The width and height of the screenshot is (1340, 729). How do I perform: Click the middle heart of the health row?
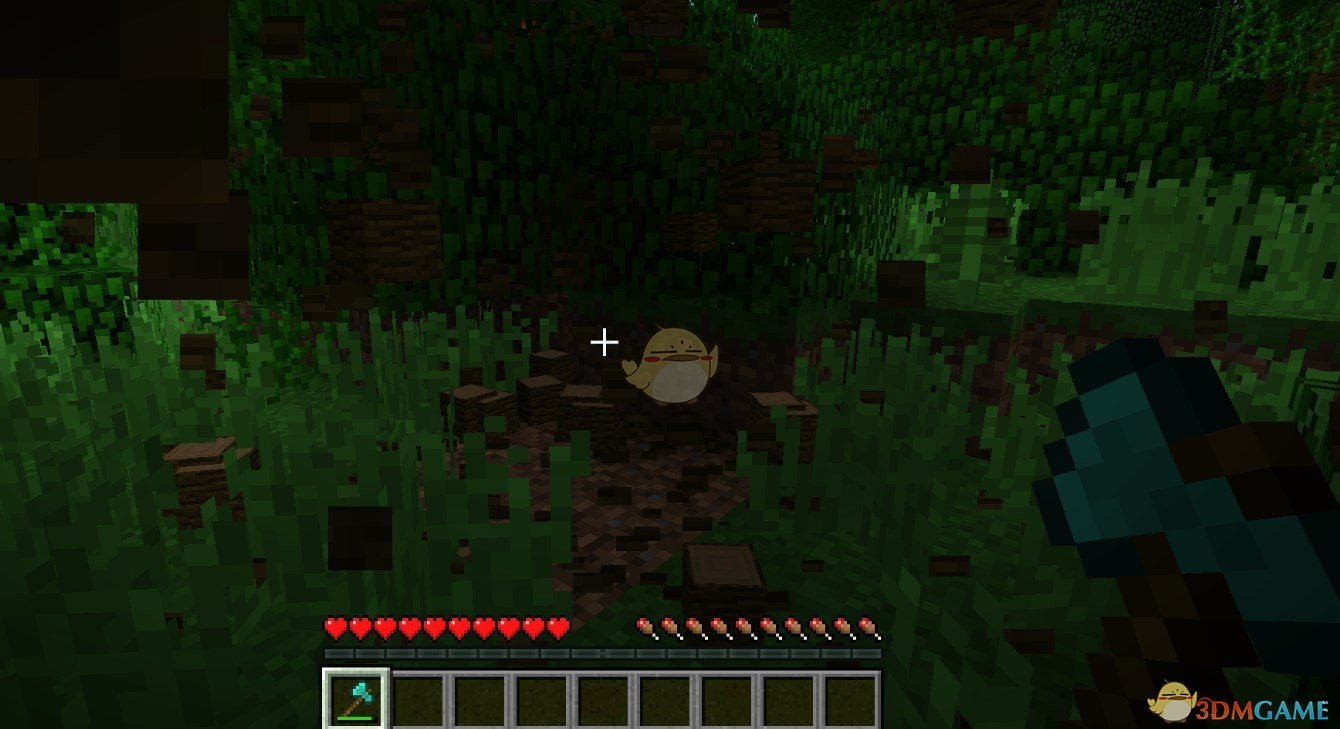[445, 627]
